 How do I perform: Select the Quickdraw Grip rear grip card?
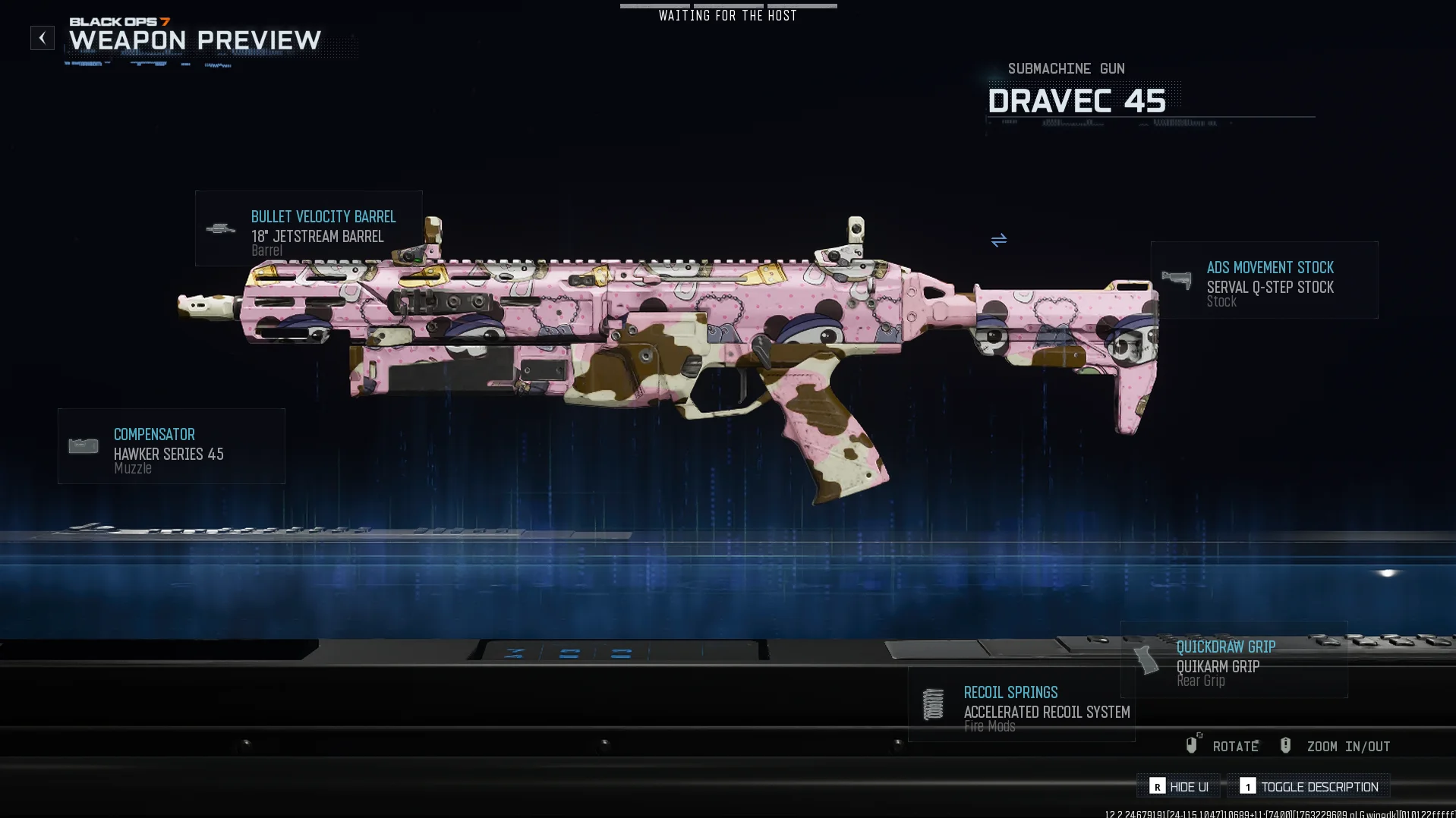[1234, 659]
